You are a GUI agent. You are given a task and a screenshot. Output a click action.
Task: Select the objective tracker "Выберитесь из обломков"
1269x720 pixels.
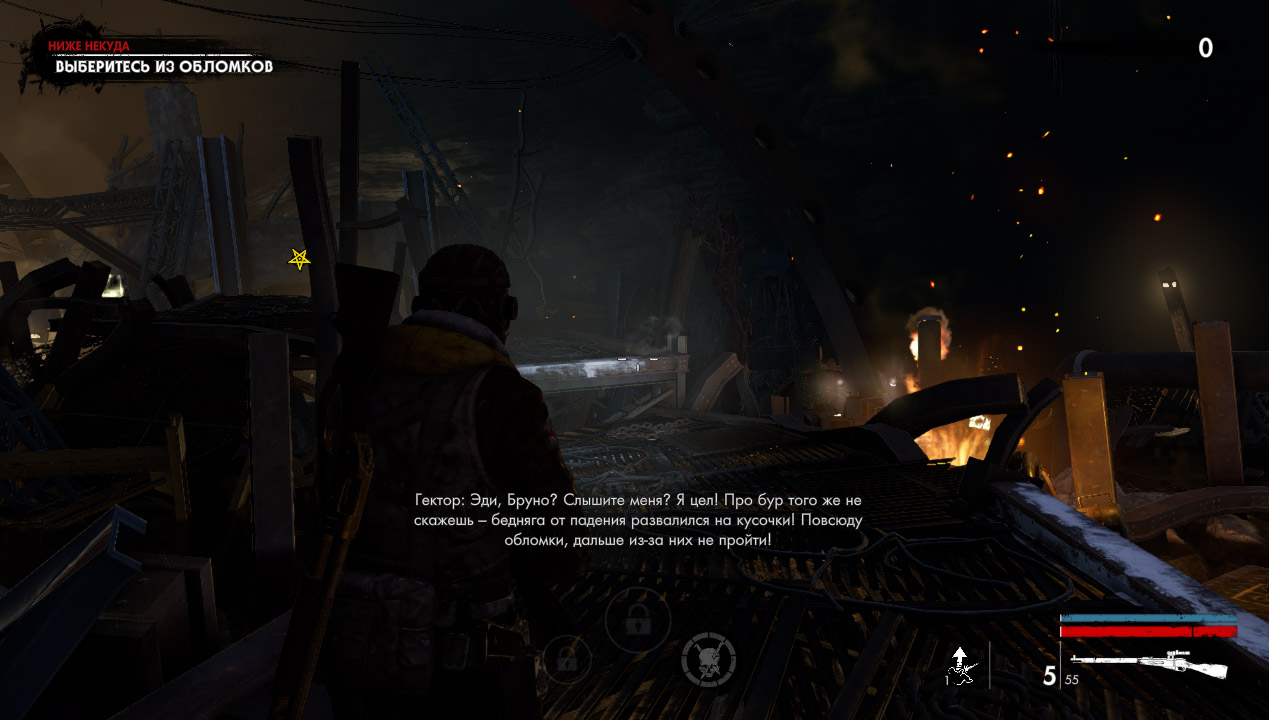point(163,67)
